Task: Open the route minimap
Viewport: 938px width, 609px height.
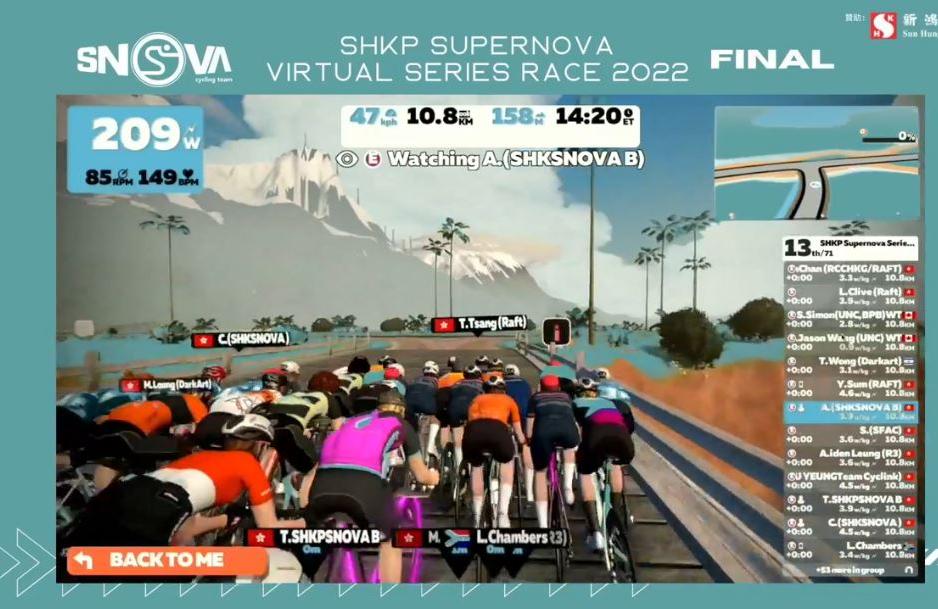Action: (x=816, y=163)
